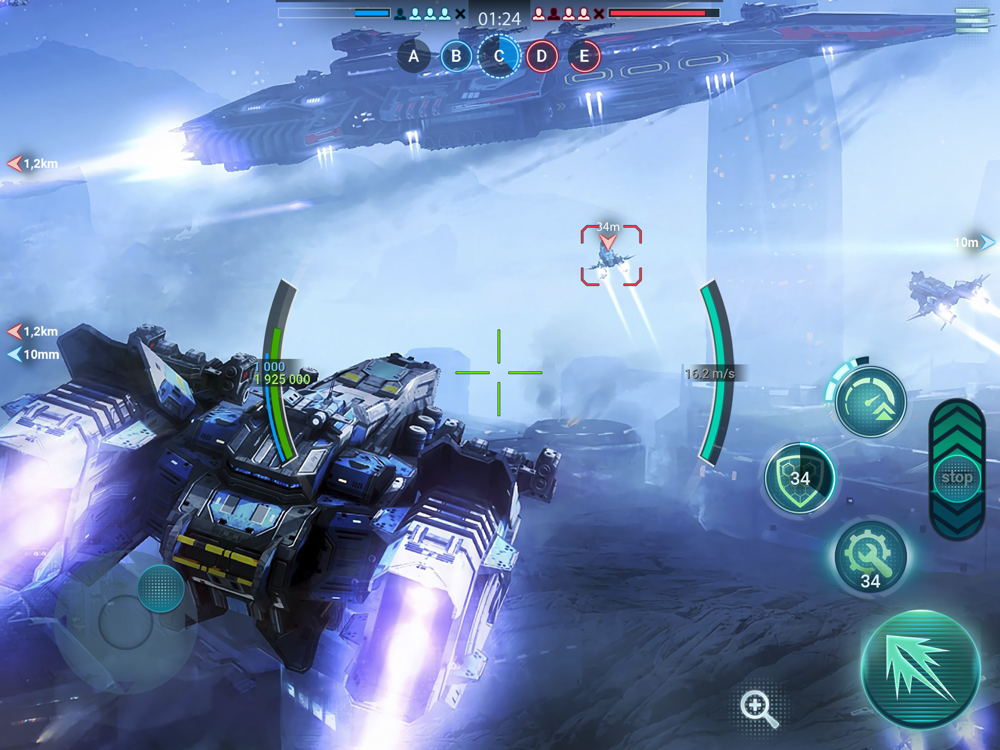Fire weapons with the large attack button
Viewport: 1000px width, 750px height.
click(x=920, y=668)
